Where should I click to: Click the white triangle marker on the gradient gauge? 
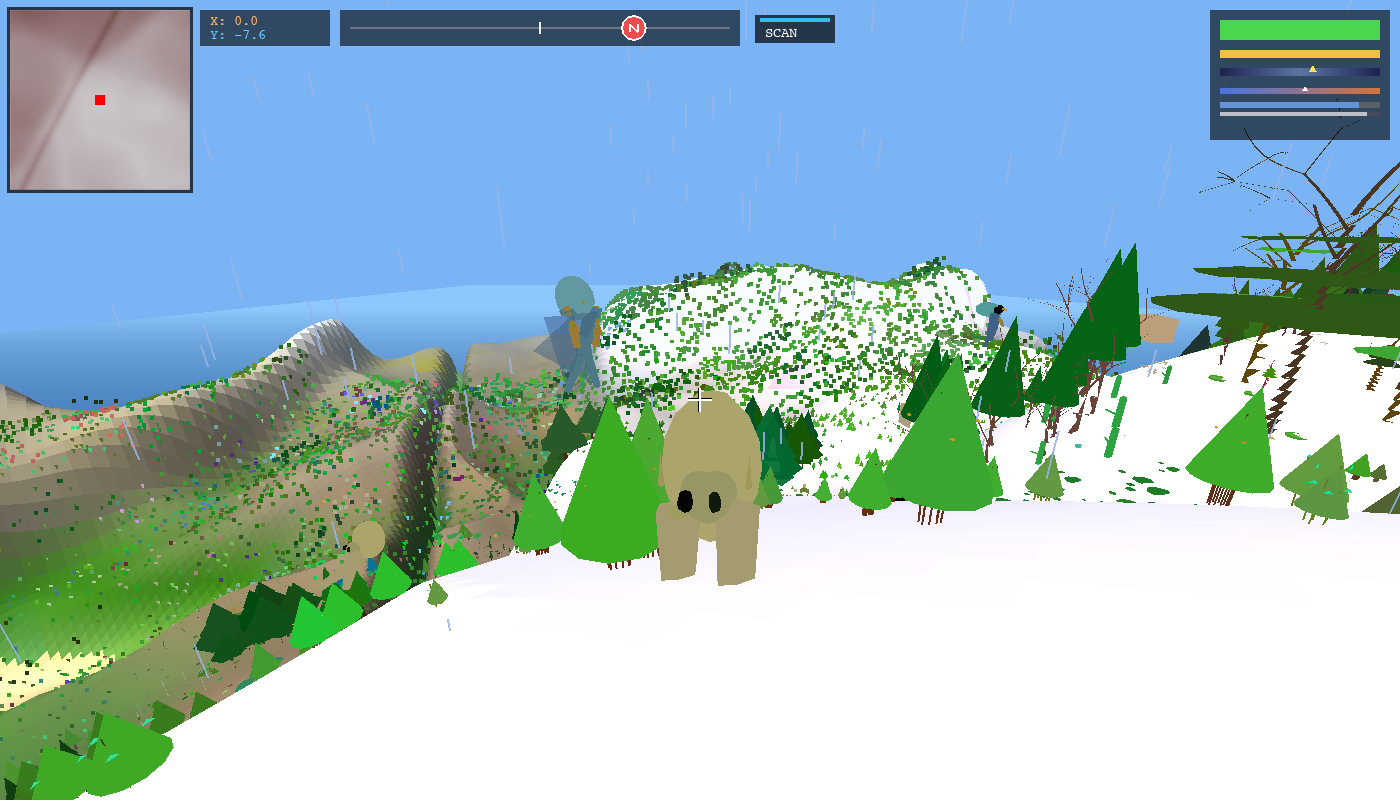point(1305,88)
